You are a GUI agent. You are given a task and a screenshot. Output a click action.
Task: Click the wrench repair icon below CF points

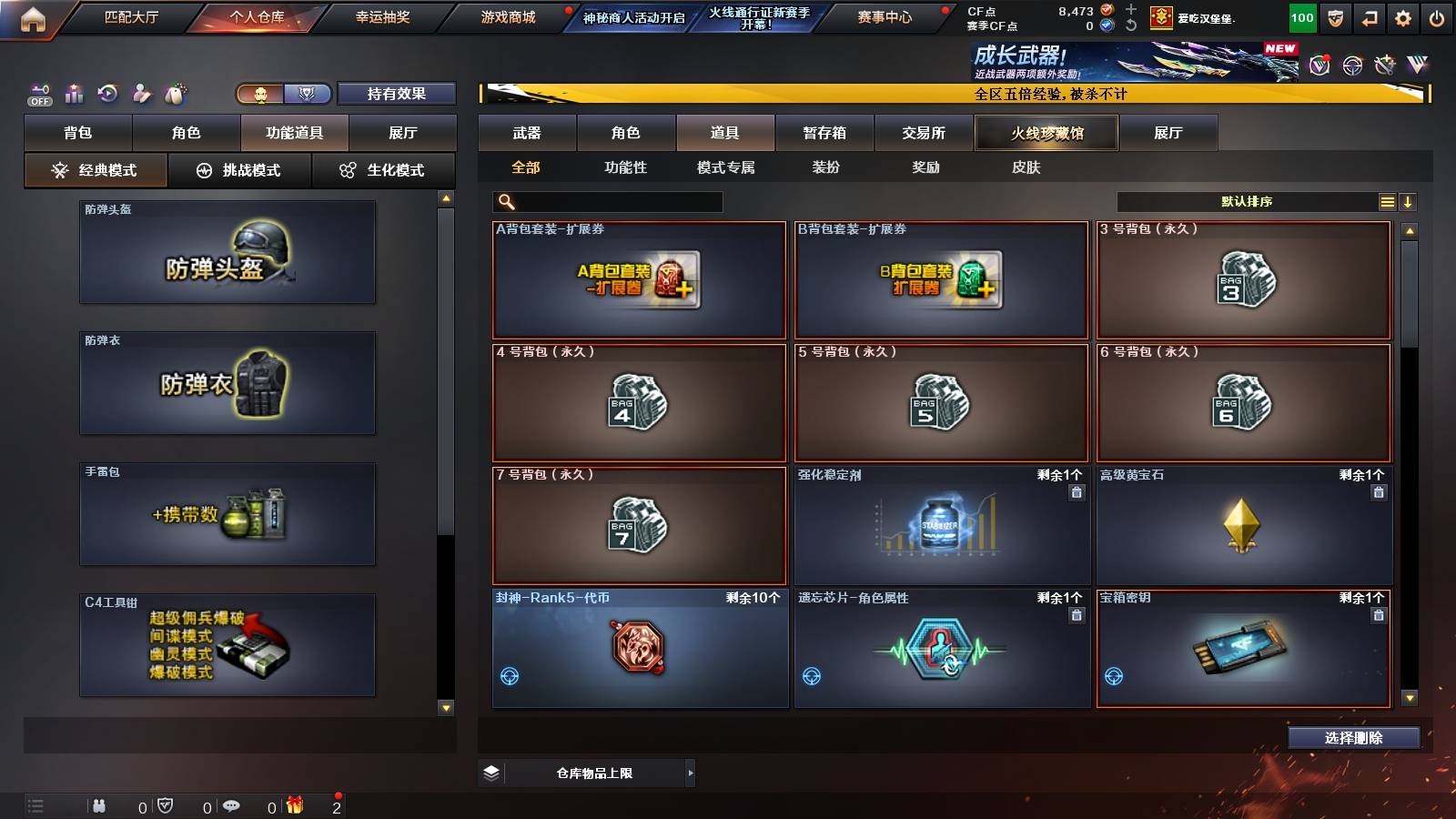pos(1128,24)
